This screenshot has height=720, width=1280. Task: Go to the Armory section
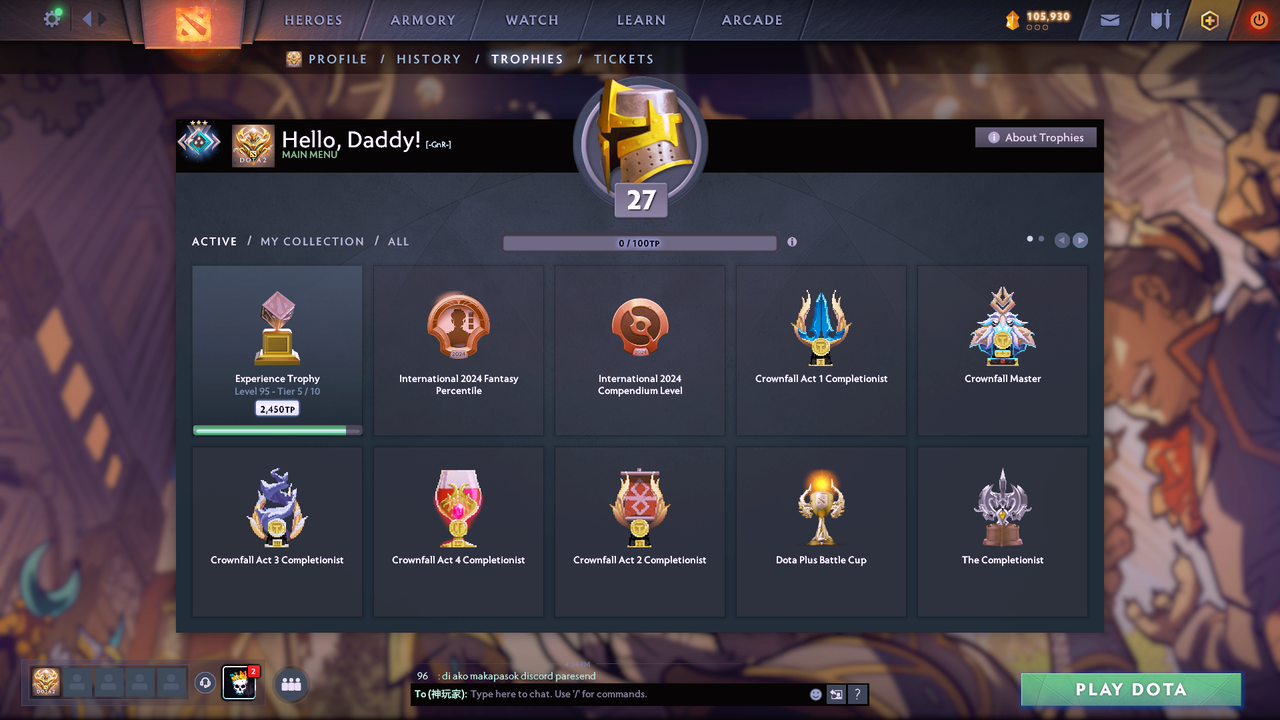coord(423,20)
